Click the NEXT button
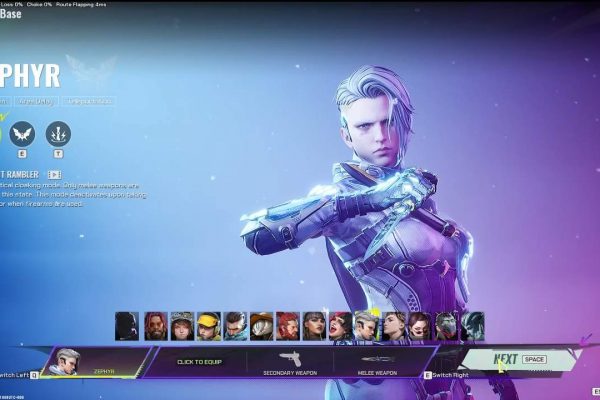The image size is (600, 400). pos(518,359)
